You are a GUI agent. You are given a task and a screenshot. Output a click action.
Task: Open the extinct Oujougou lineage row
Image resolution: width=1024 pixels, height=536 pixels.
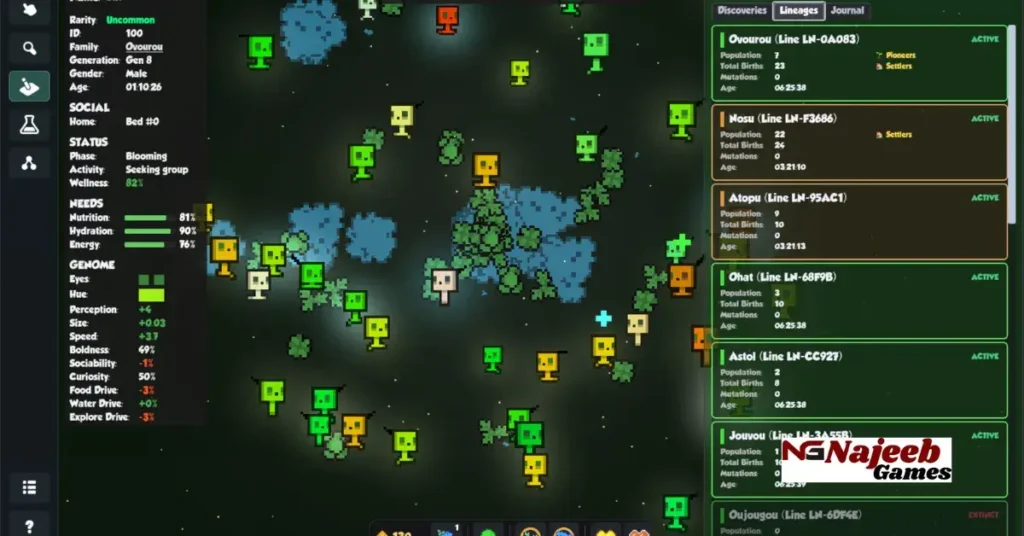coord(862,518)
